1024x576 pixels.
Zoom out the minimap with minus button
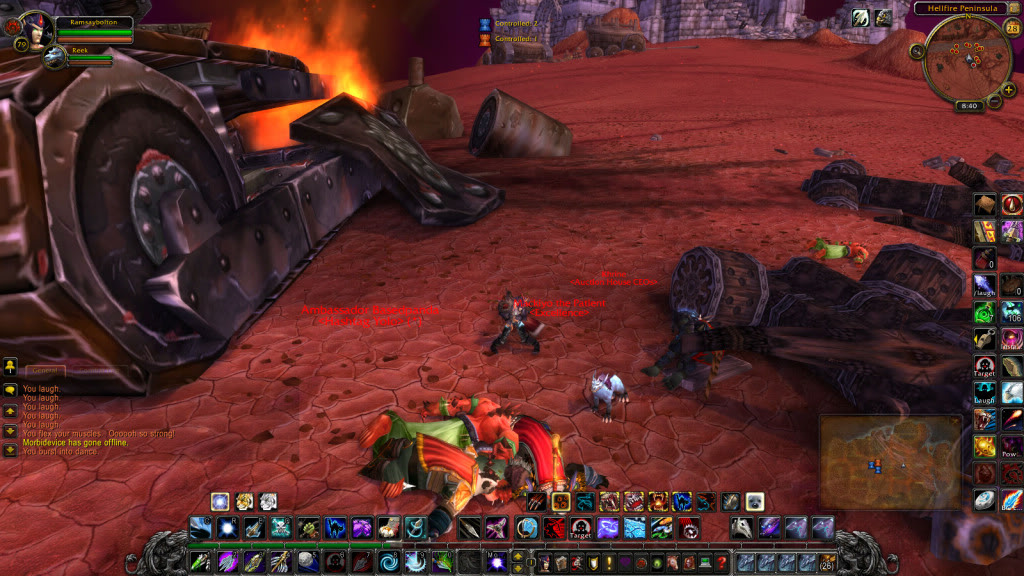pos(994,101)
